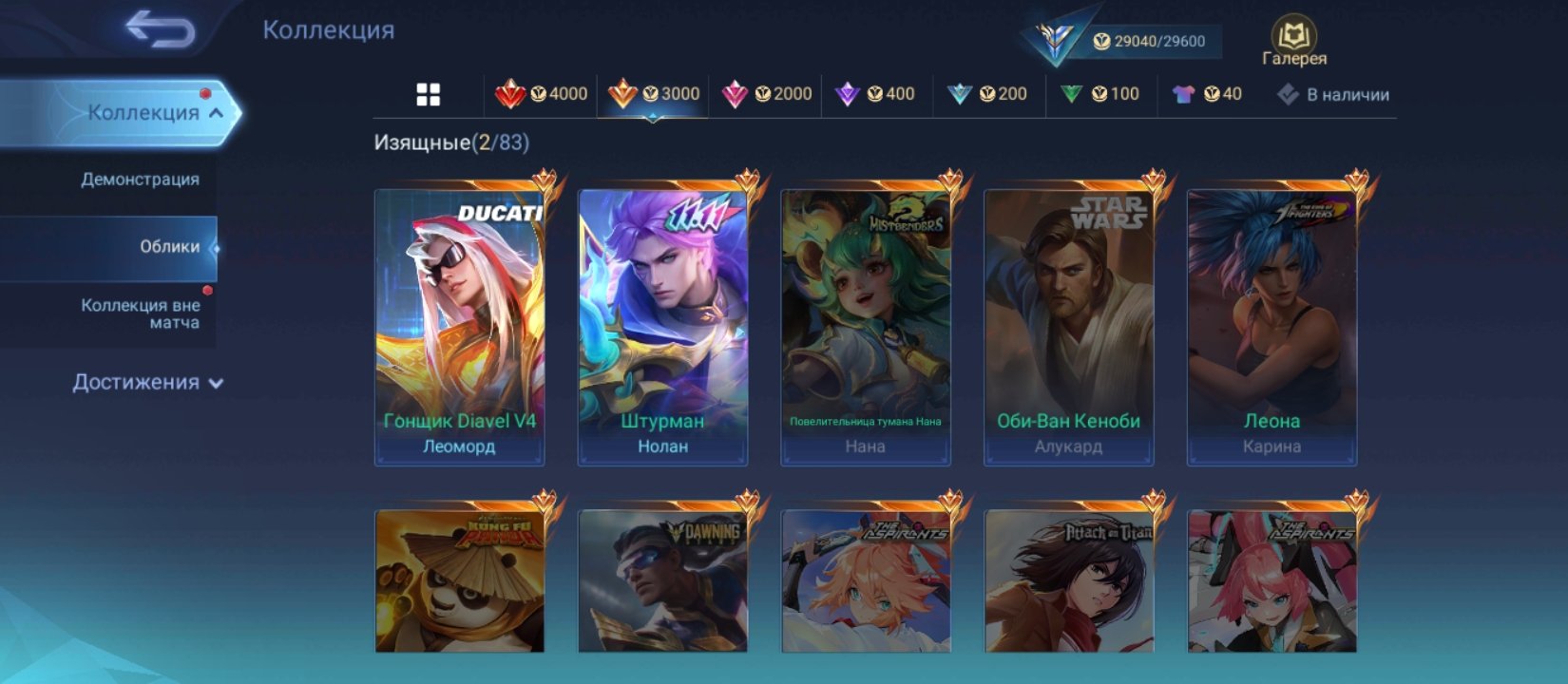
Task: Go back with the arrow button
Action: 161,29
